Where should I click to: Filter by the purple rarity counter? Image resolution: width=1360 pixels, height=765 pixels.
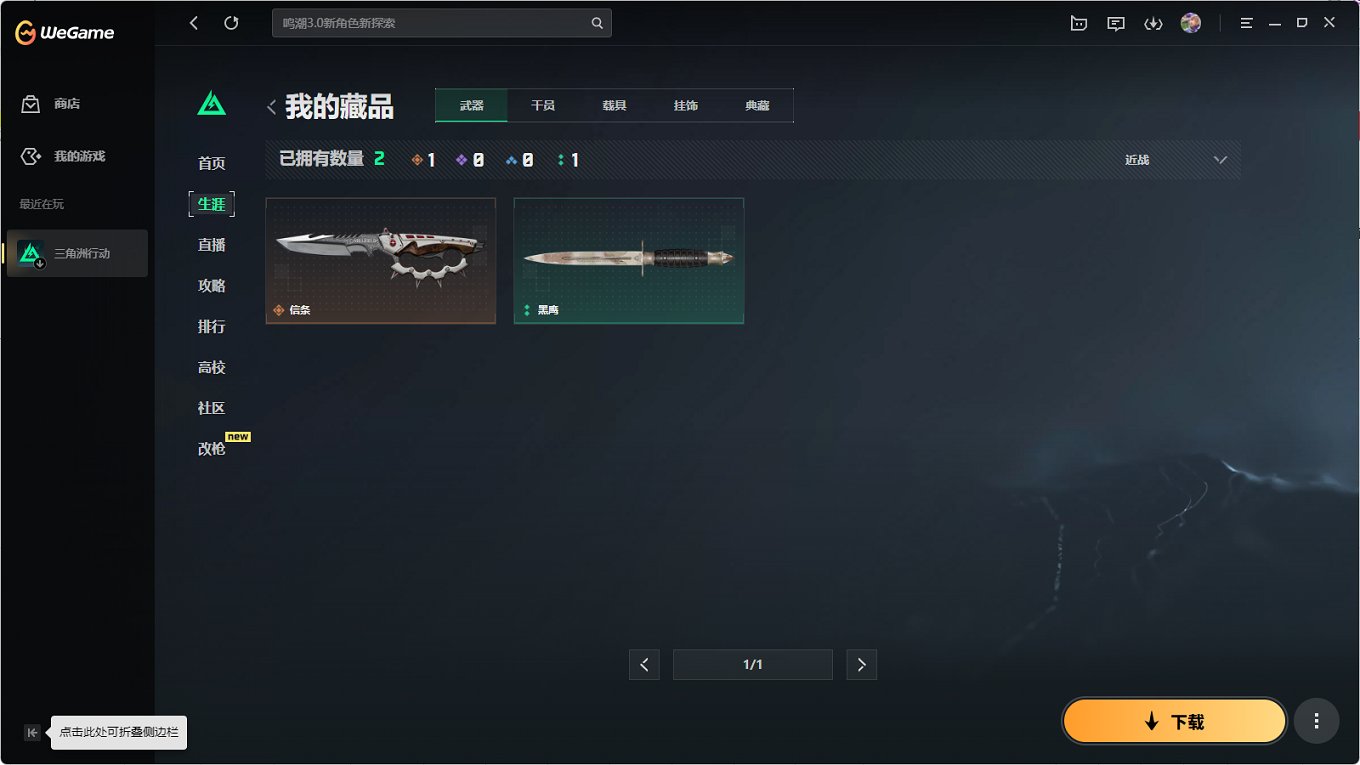(x=470, y=158)
